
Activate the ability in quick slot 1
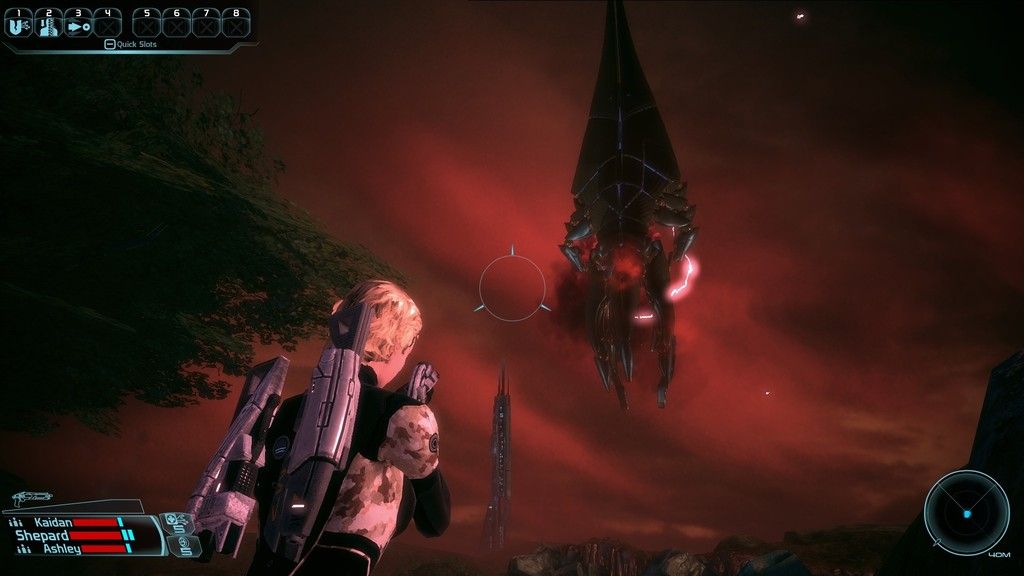pos(19,24)
